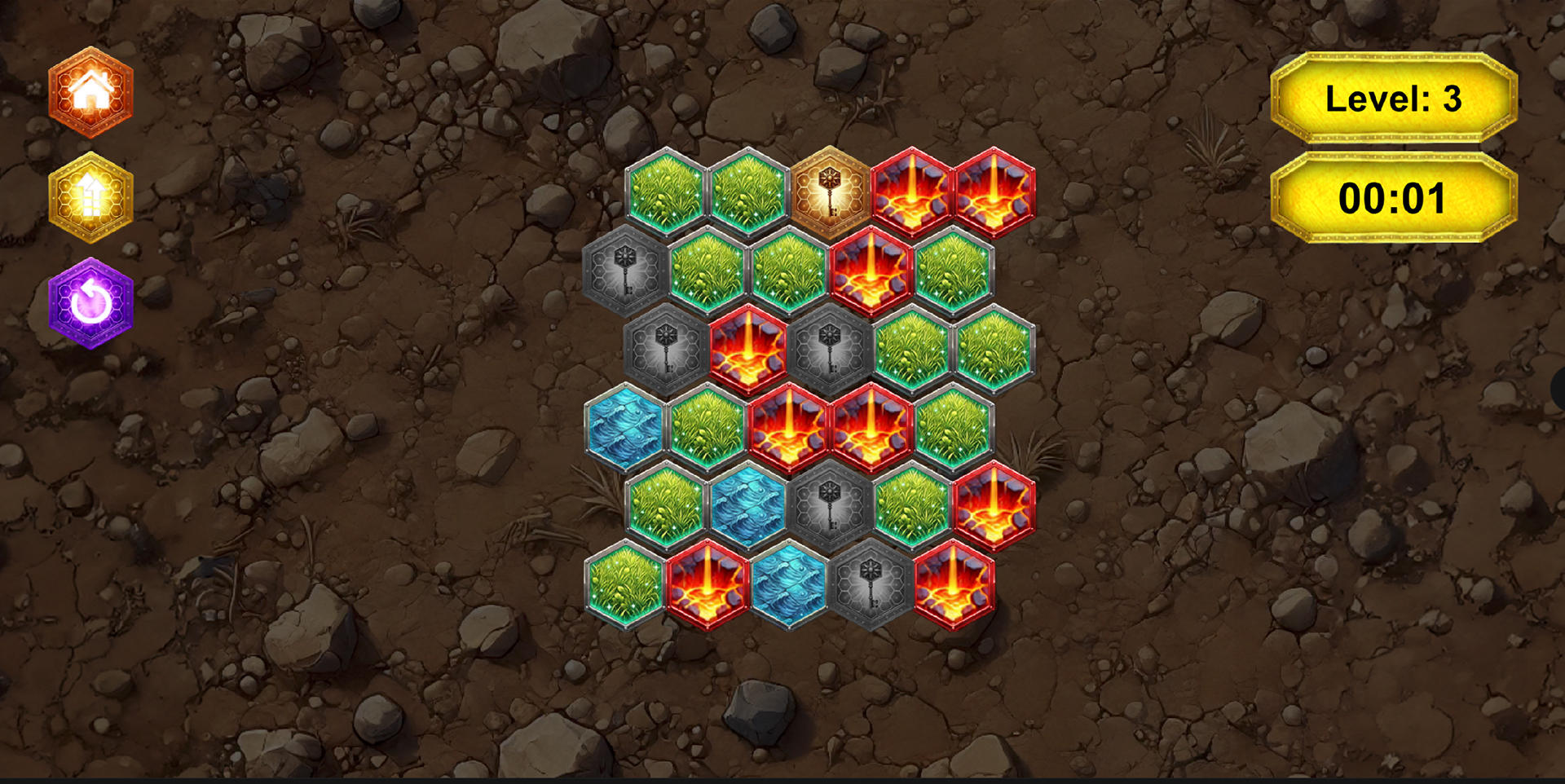Click the water tile in the bottom row

pyautogui.click(x=789, y=587)
